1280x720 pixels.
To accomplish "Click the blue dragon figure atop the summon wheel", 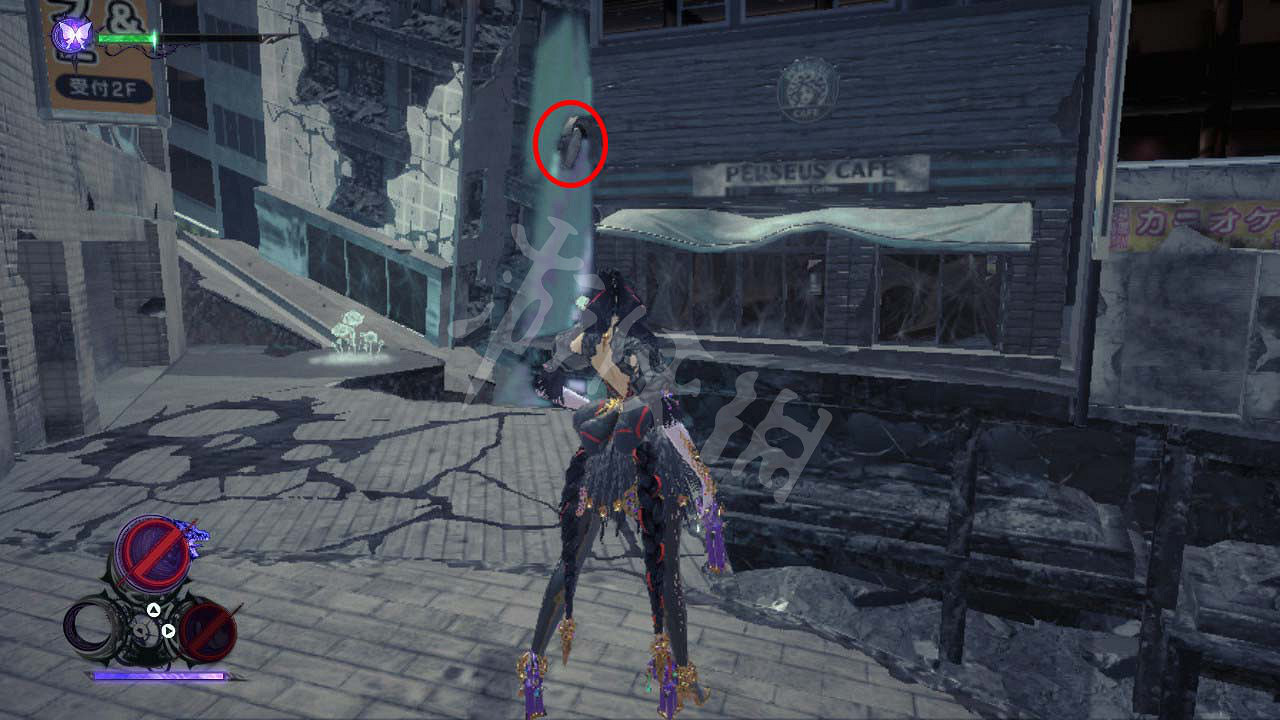I will pos(193,535).
